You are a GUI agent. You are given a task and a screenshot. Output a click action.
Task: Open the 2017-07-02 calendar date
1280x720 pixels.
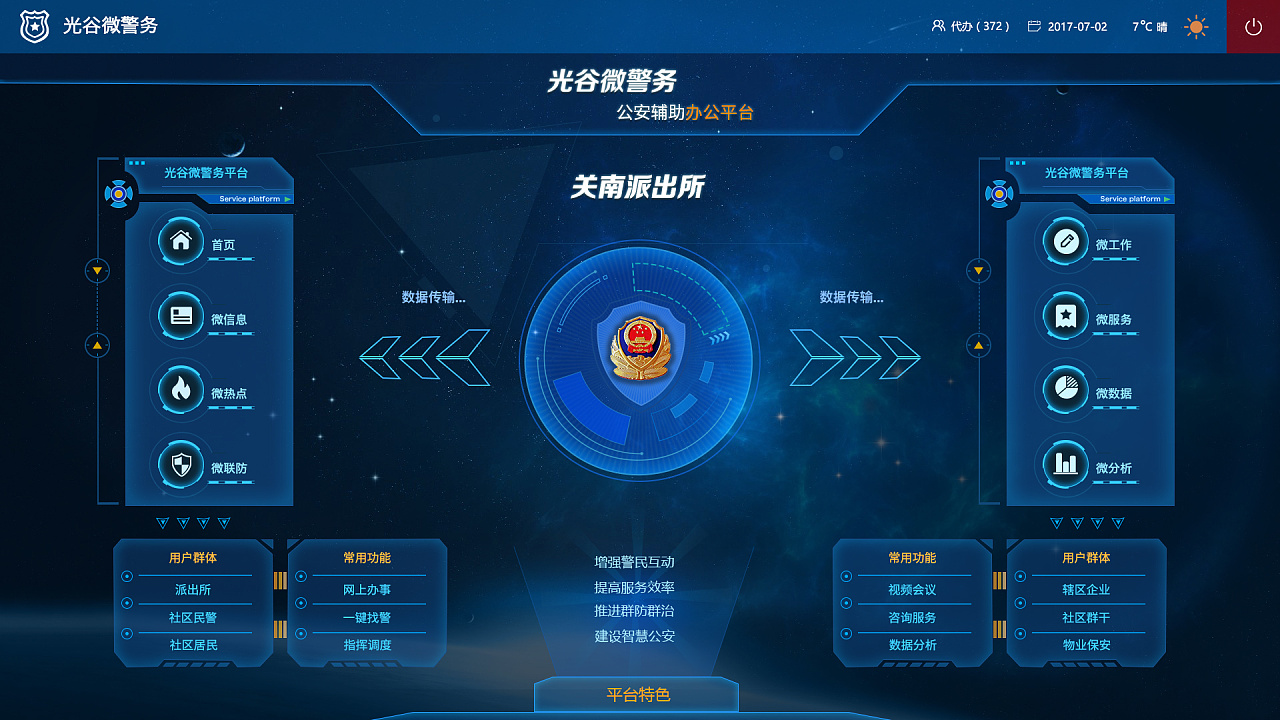[x=1068, y=27]
